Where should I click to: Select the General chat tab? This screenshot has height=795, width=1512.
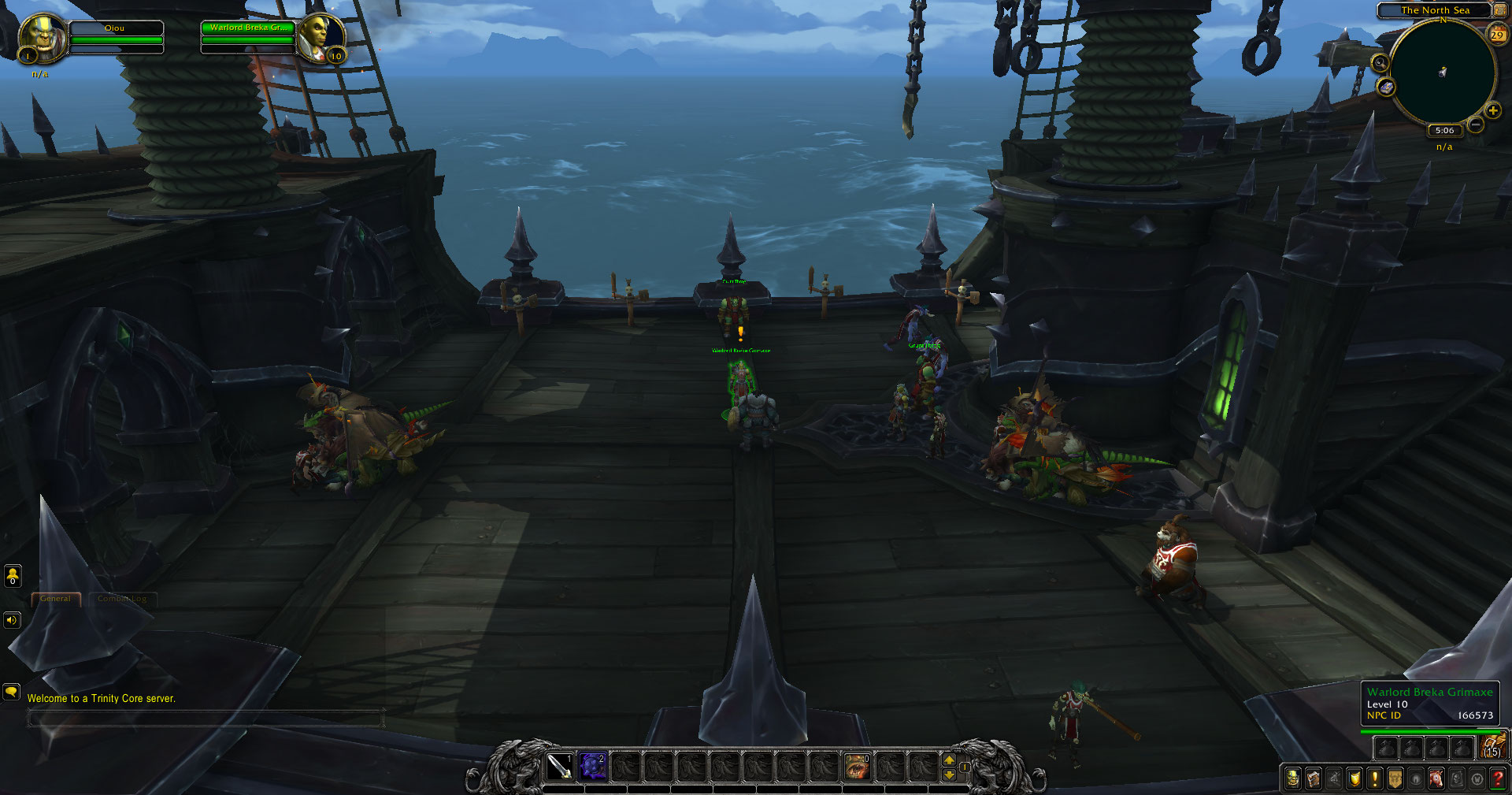tap(55, 599)
